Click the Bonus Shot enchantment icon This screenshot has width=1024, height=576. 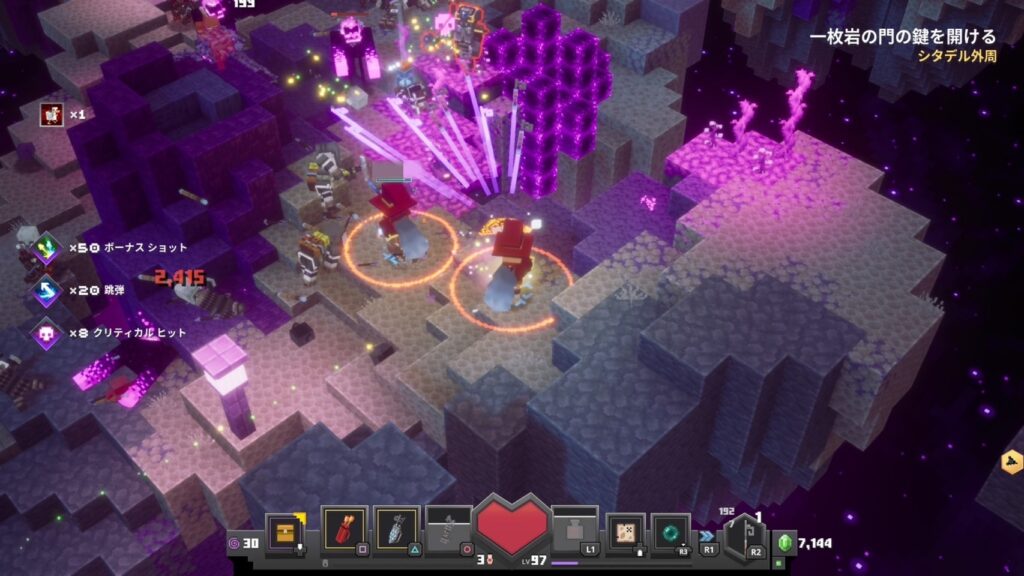coord(46,247)
